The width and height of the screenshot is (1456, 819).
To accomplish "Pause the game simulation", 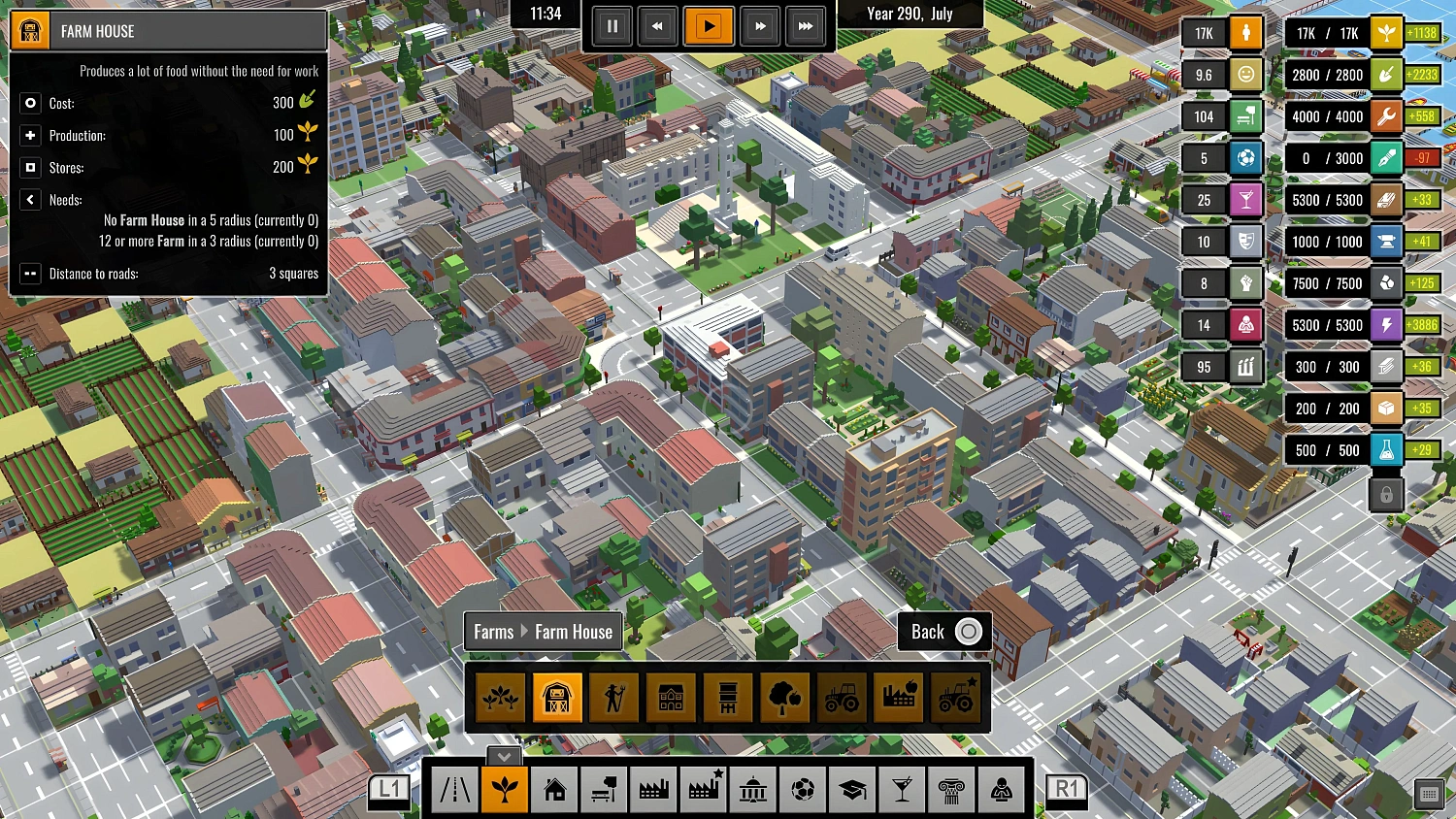I will coord(612,26).
